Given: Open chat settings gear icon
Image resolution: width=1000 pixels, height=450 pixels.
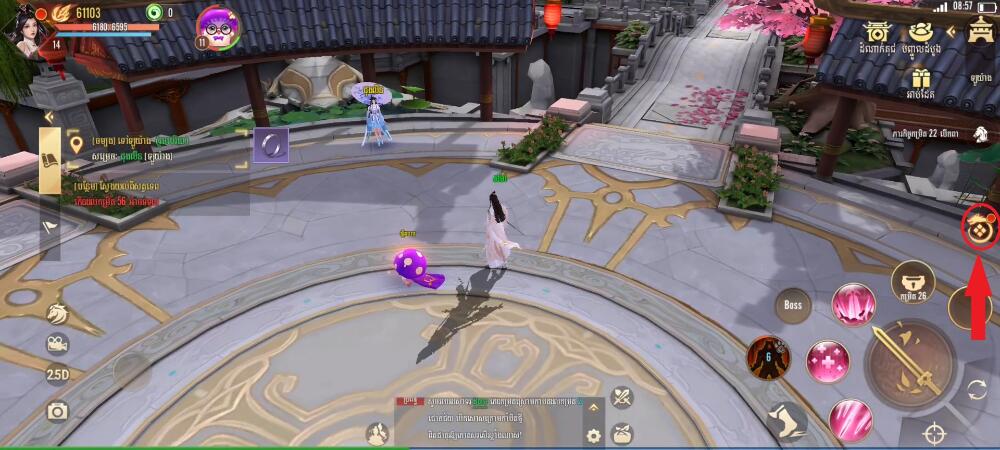Looking at the screenshot, I should pos(593,435).
